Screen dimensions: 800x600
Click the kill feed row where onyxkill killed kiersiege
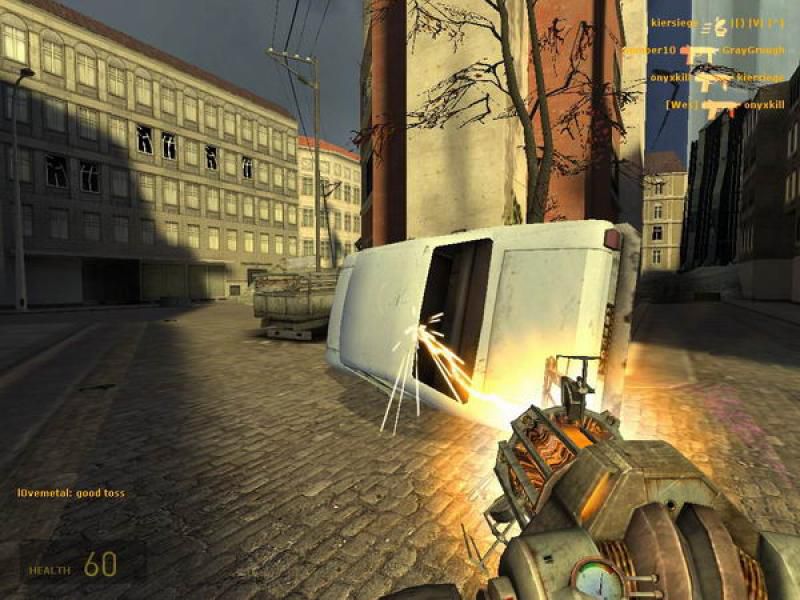(x=716, y=77)
